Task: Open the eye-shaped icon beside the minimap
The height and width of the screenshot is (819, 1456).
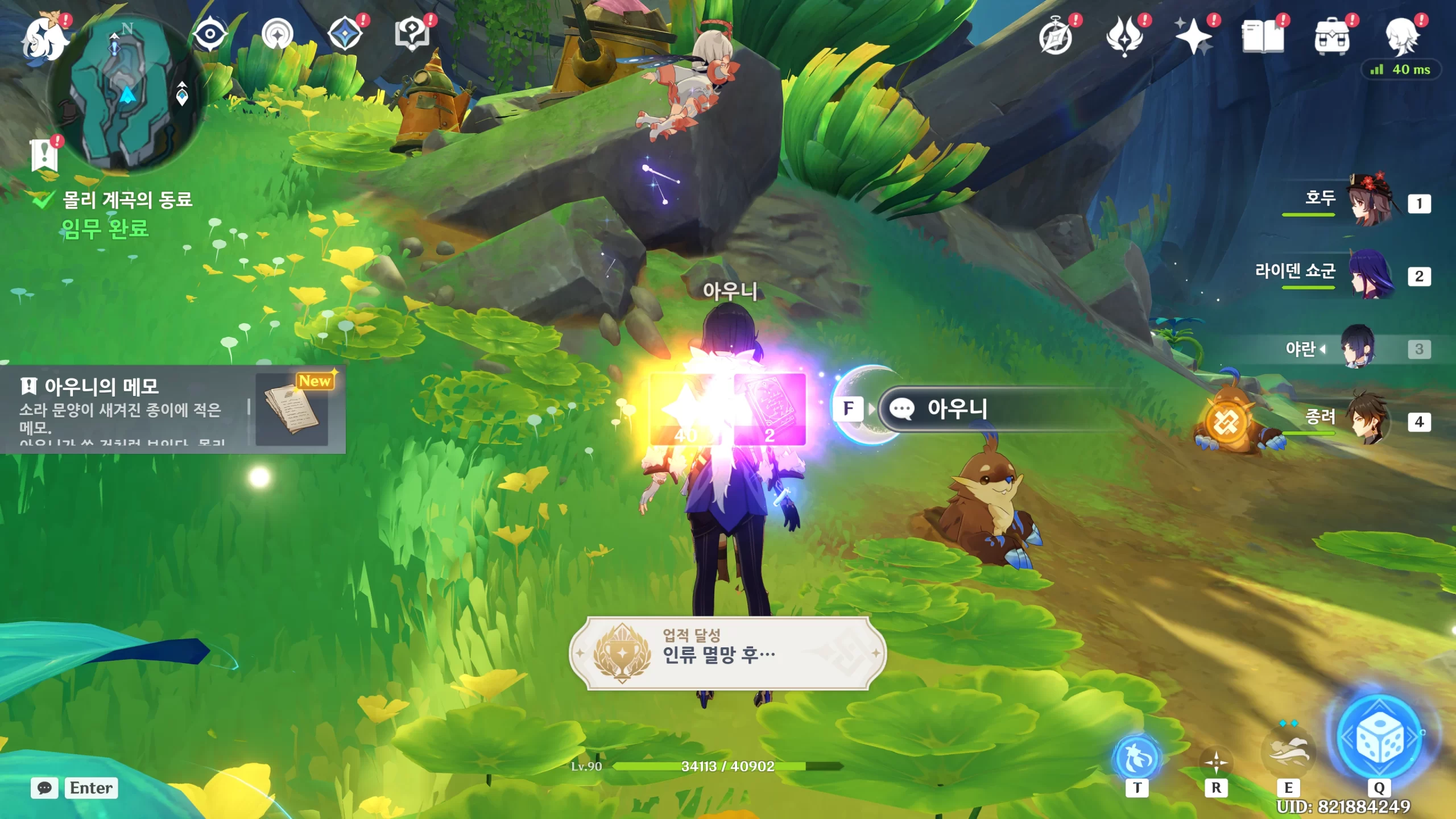Action: 210,34
